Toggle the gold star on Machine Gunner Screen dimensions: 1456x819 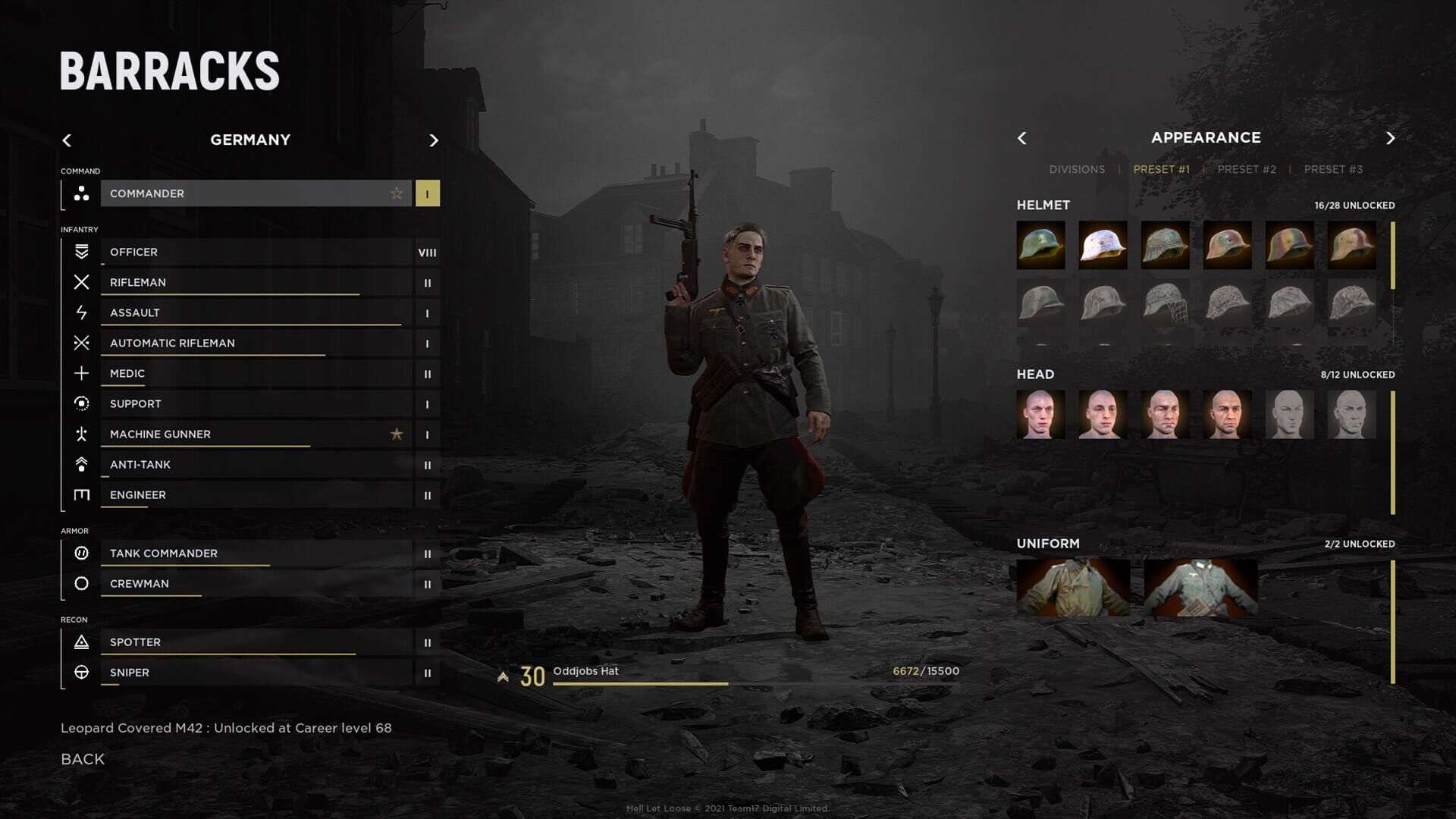coord(396,434)
